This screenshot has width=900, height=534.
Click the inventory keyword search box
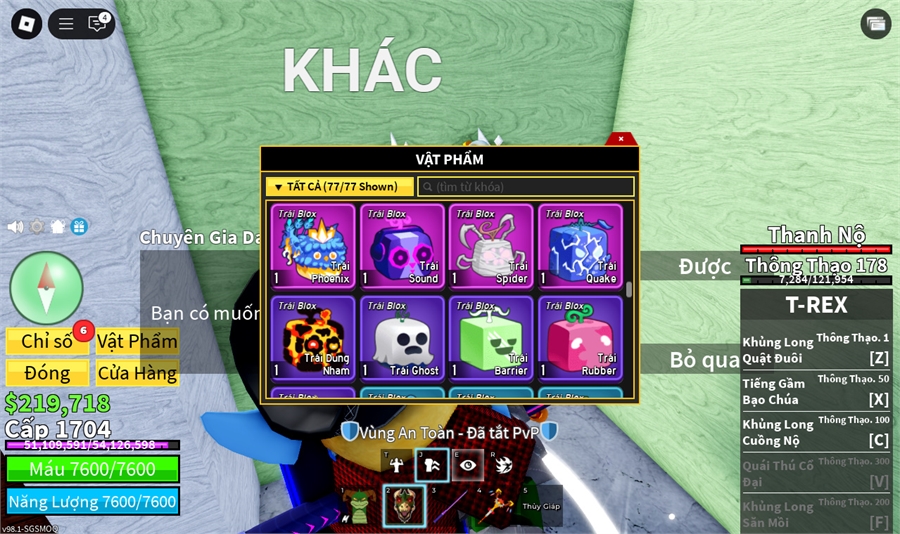point(526,187)
